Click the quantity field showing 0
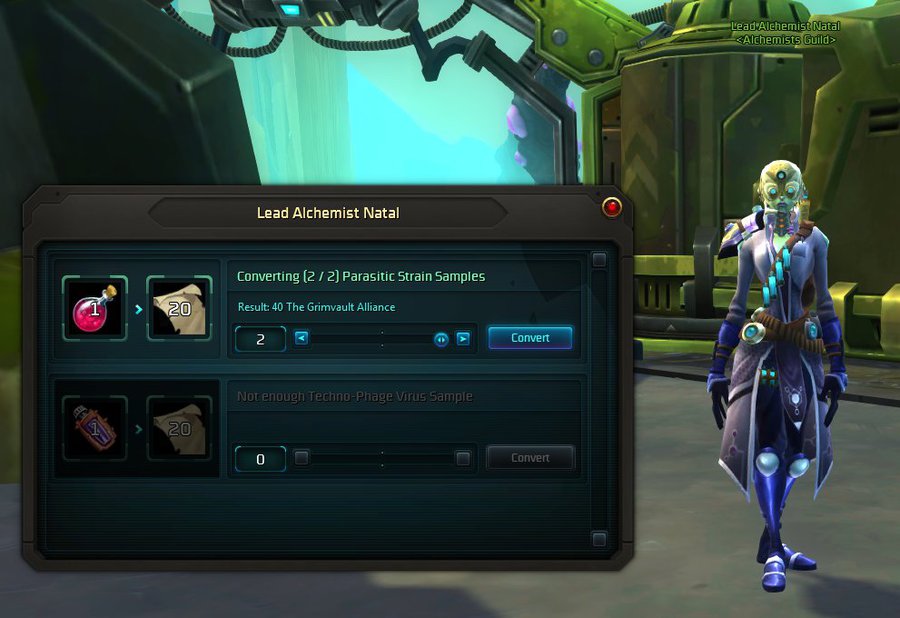Image resolution: width=900 pixels, height=618 pixels. pyautogui.click(x=260, y=459)
